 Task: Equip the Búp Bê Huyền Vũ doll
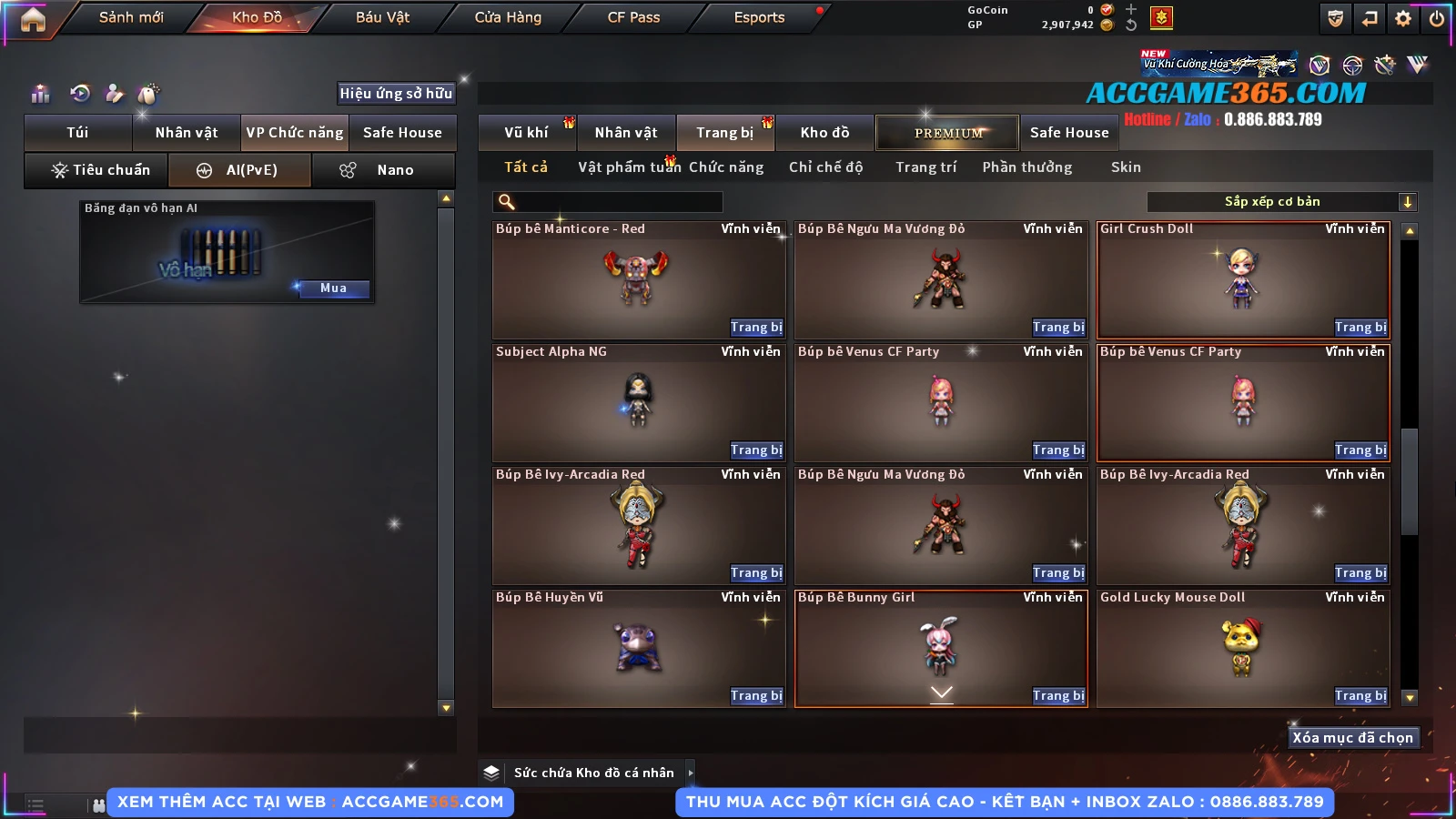755,696
